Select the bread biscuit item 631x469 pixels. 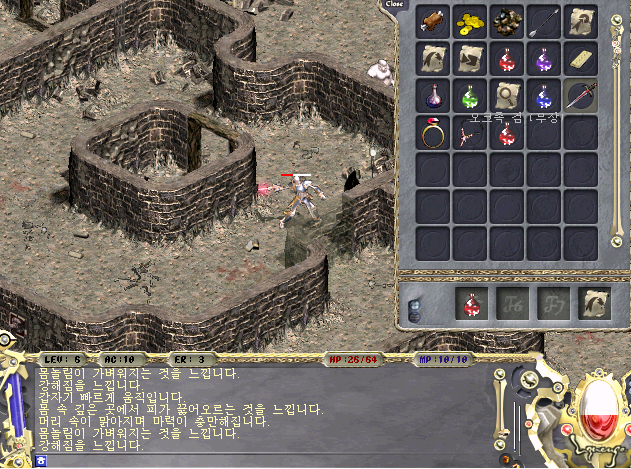tap(581, 58)
